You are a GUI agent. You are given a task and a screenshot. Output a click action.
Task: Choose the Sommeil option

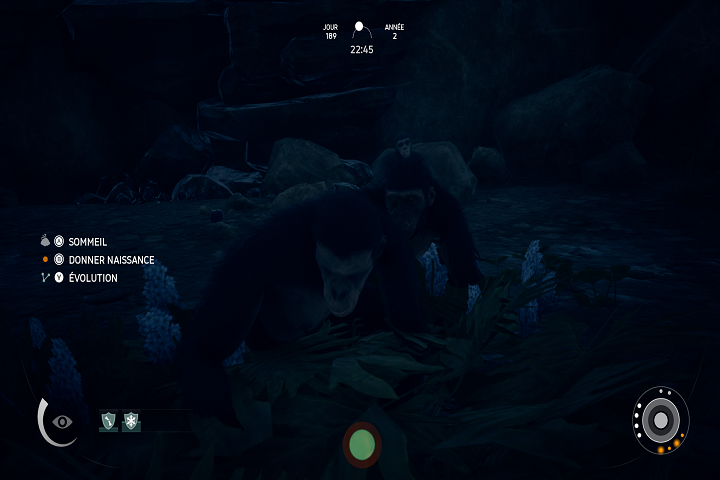(87, 242)
